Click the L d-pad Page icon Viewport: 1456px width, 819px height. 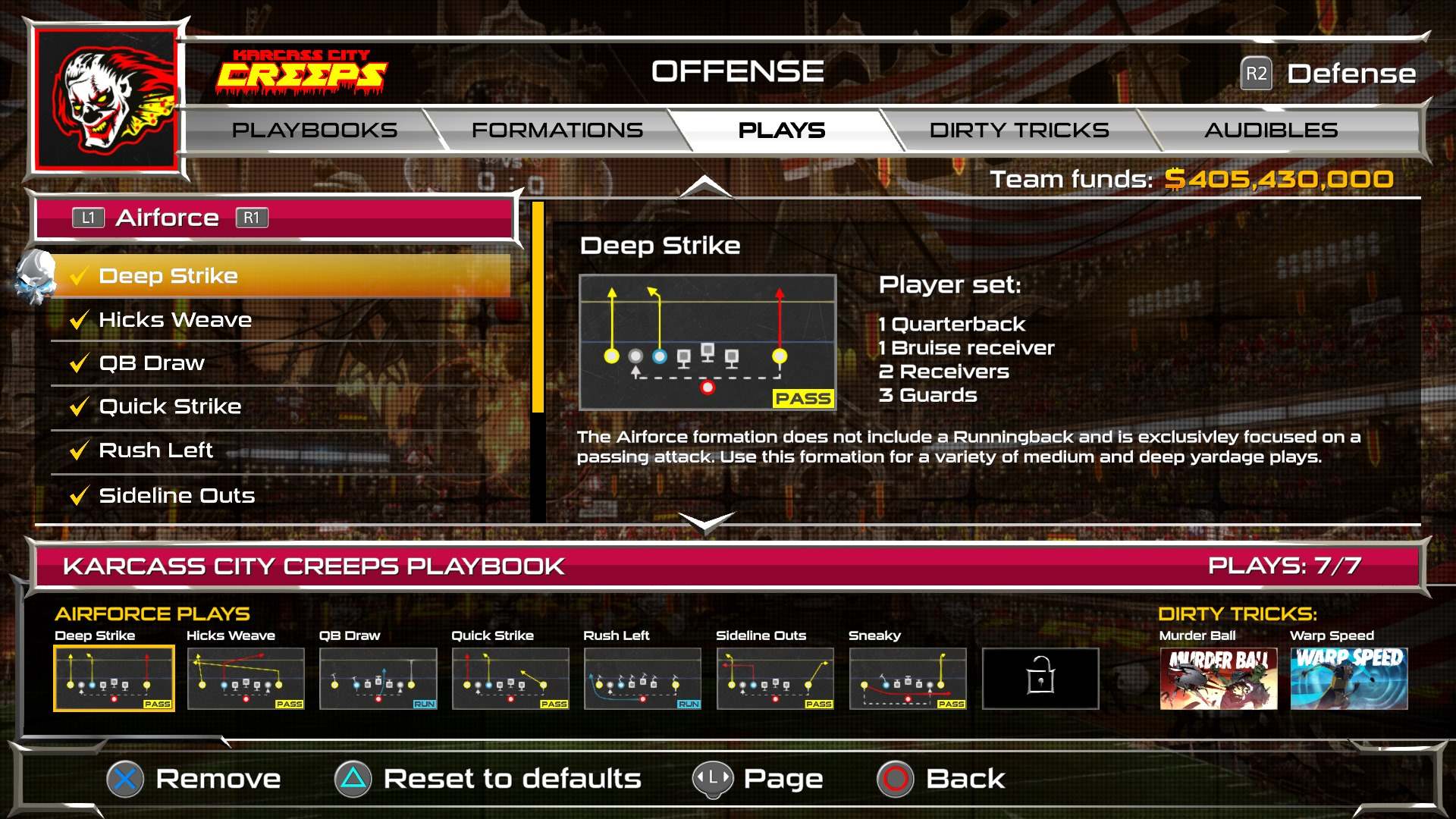711,778
